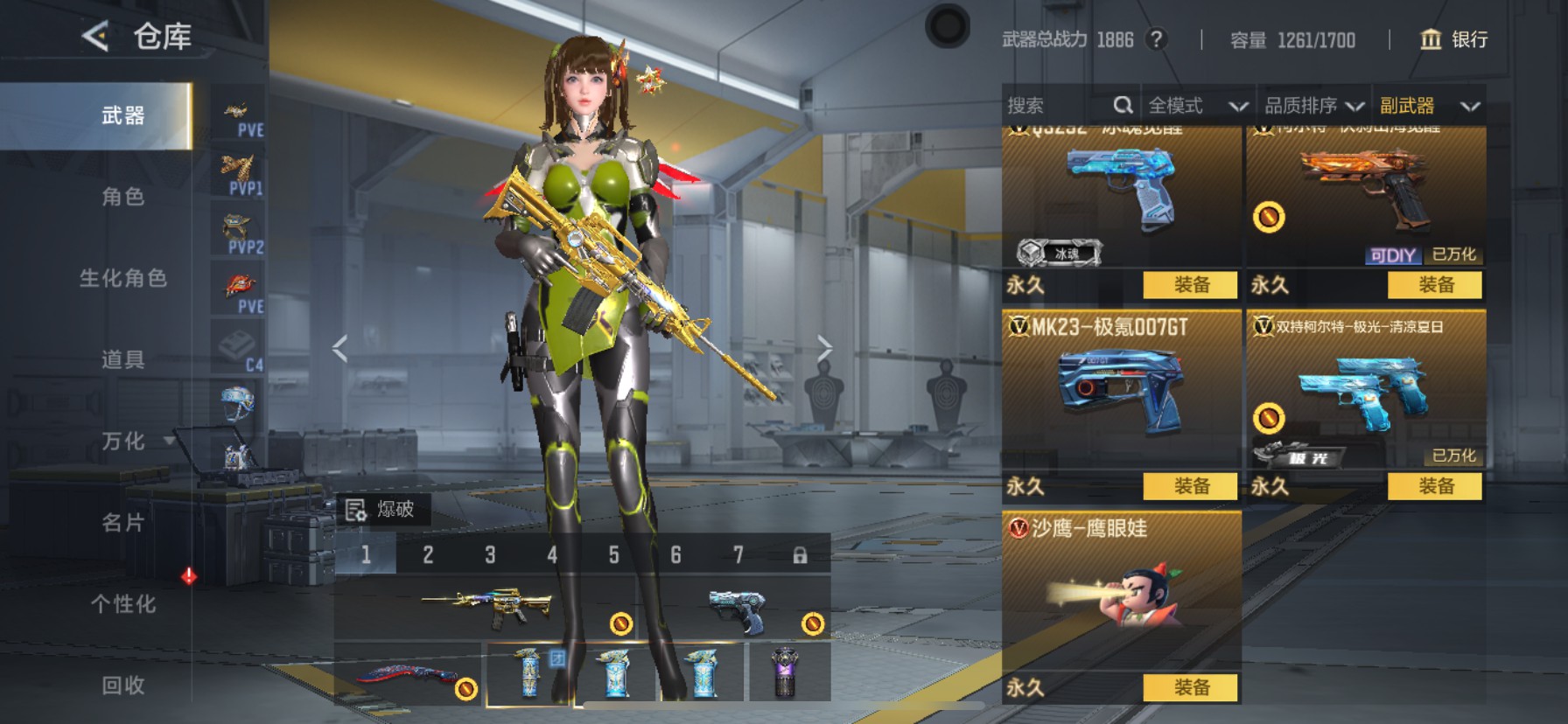Go back from the 仓库 warehouse screen
The image size is (1568, 724).
(95, 37)
